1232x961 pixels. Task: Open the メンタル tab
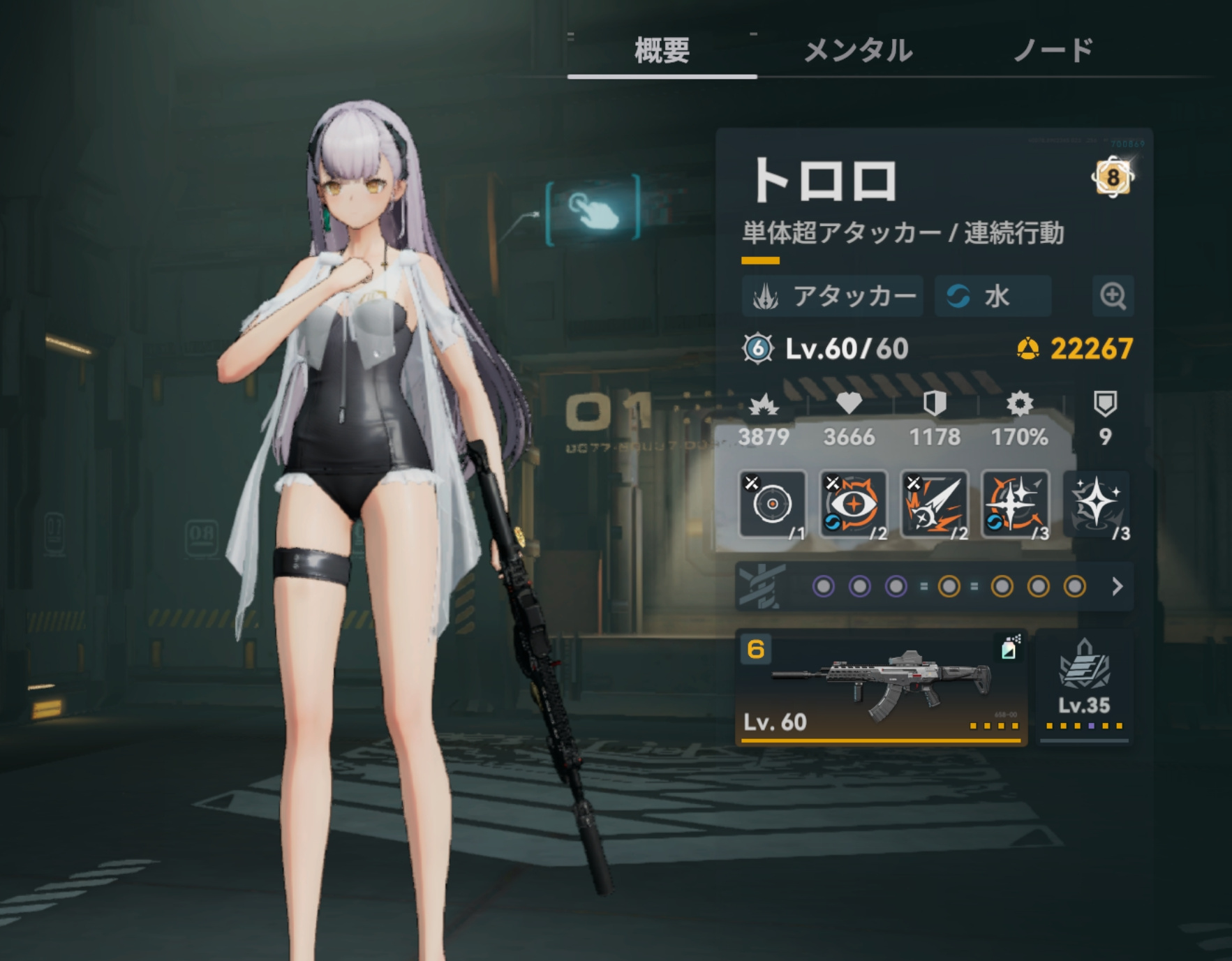[x=858, y=51]
